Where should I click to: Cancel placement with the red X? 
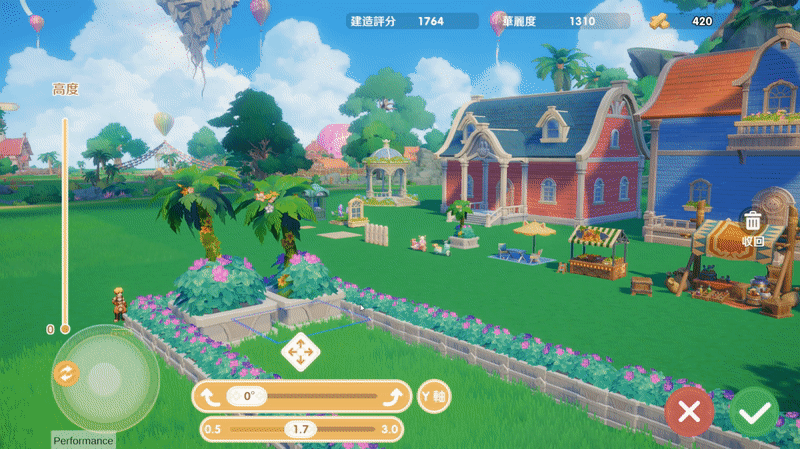click(689, 411)
